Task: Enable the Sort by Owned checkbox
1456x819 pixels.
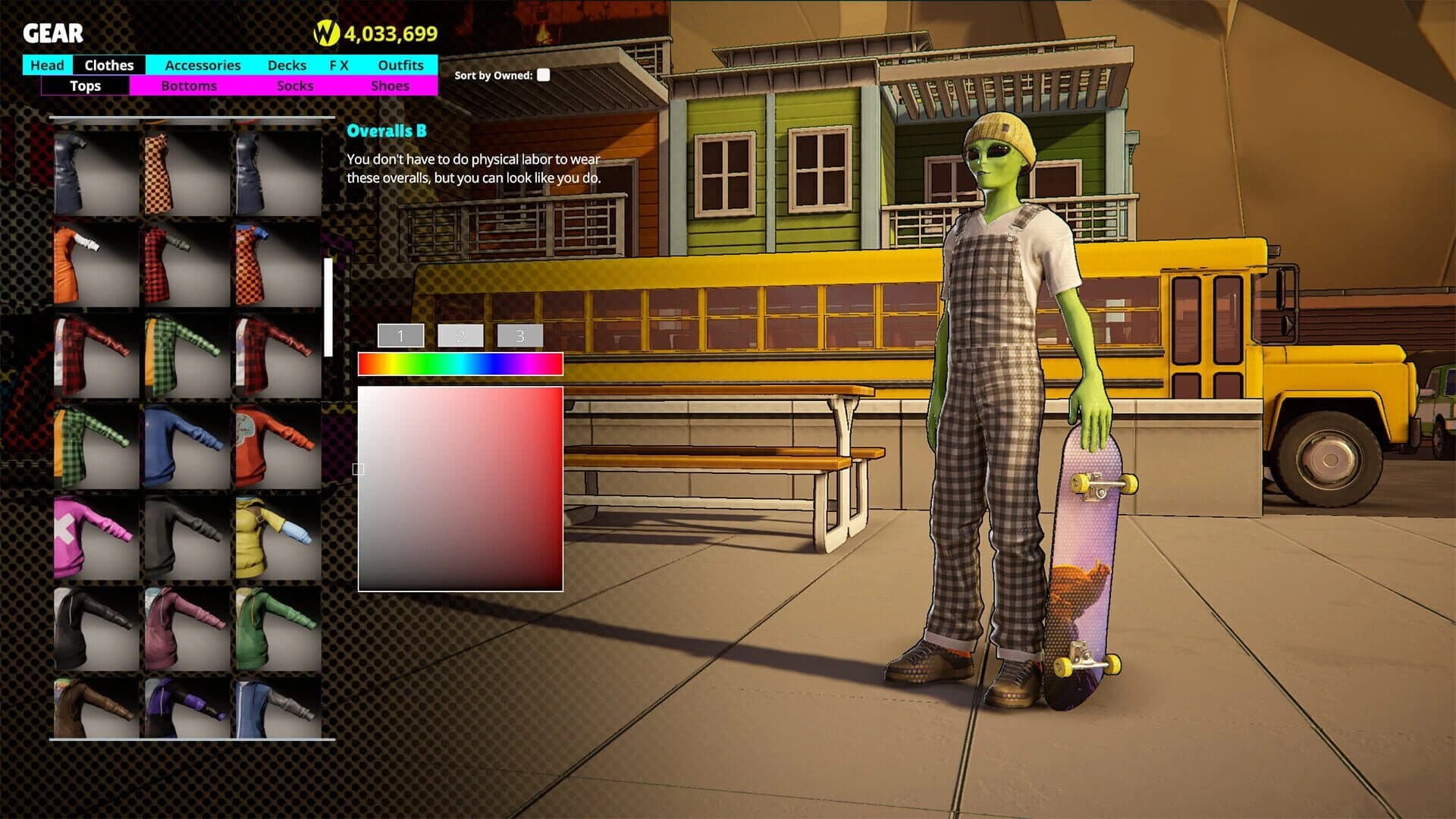Action: pyautogui.click(x=543, y=76)
